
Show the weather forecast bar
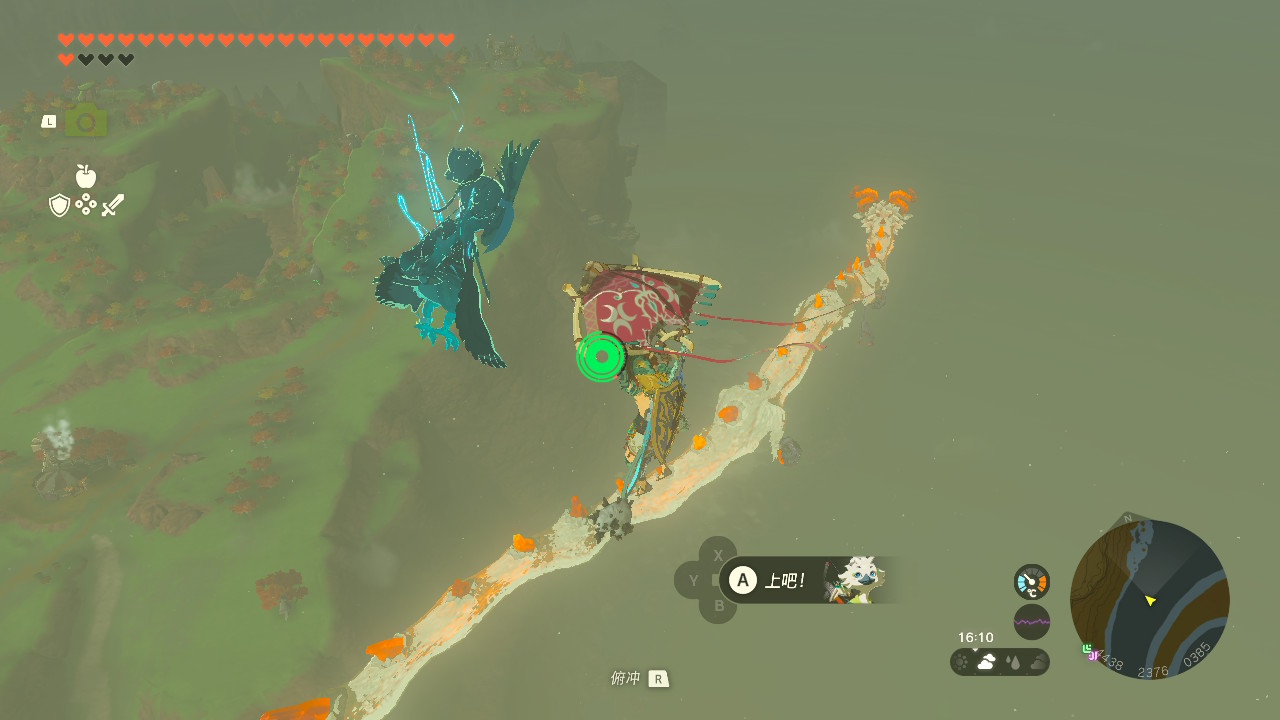pyautogui.click(x=1000, y=662)
